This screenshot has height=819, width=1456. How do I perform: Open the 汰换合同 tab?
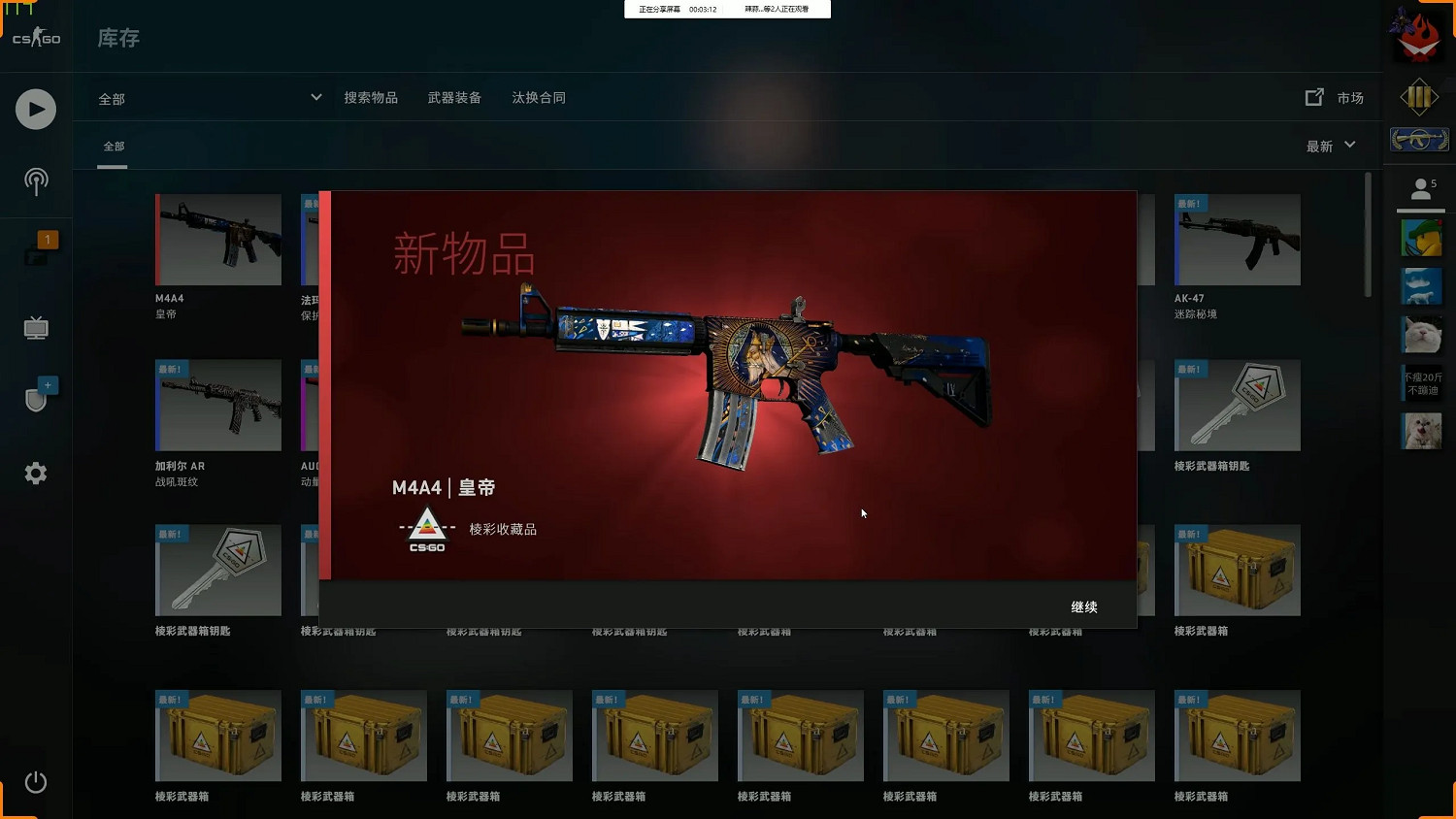[539, 97]
